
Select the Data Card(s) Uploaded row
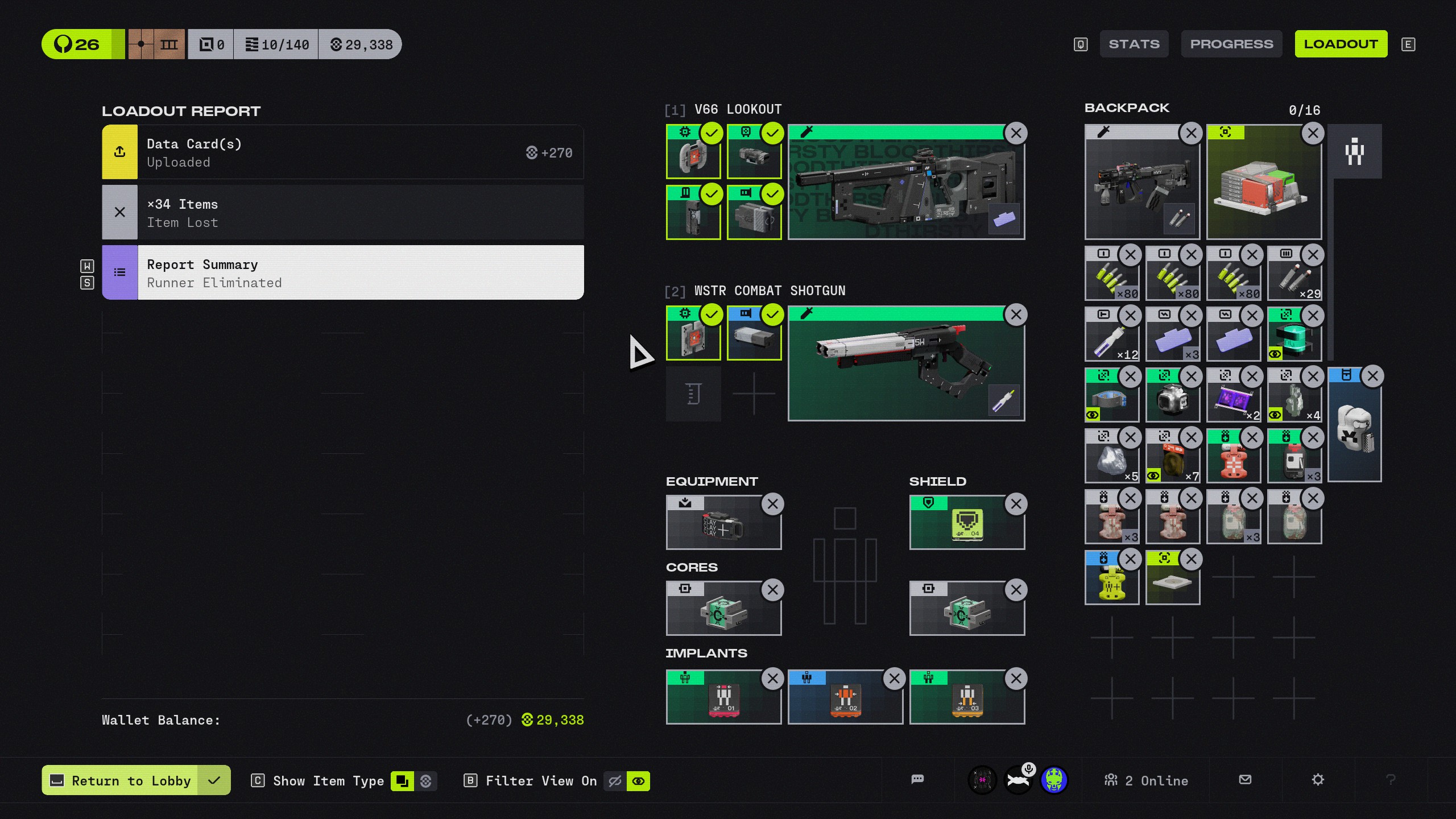tap(342, 152)
